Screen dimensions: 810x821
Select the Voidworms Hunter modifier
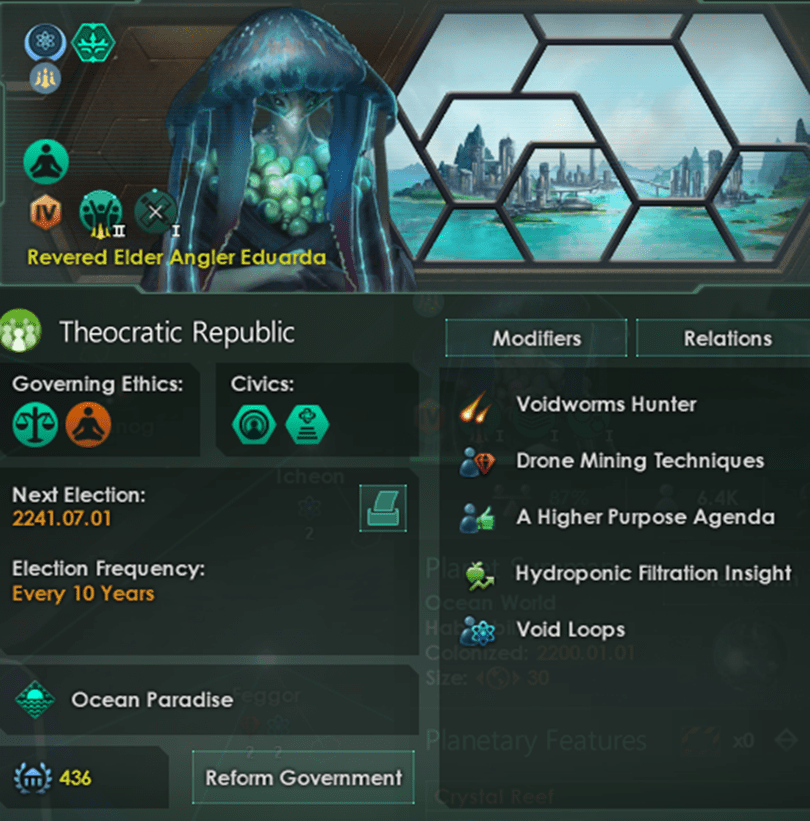click(x=605, y=405)
